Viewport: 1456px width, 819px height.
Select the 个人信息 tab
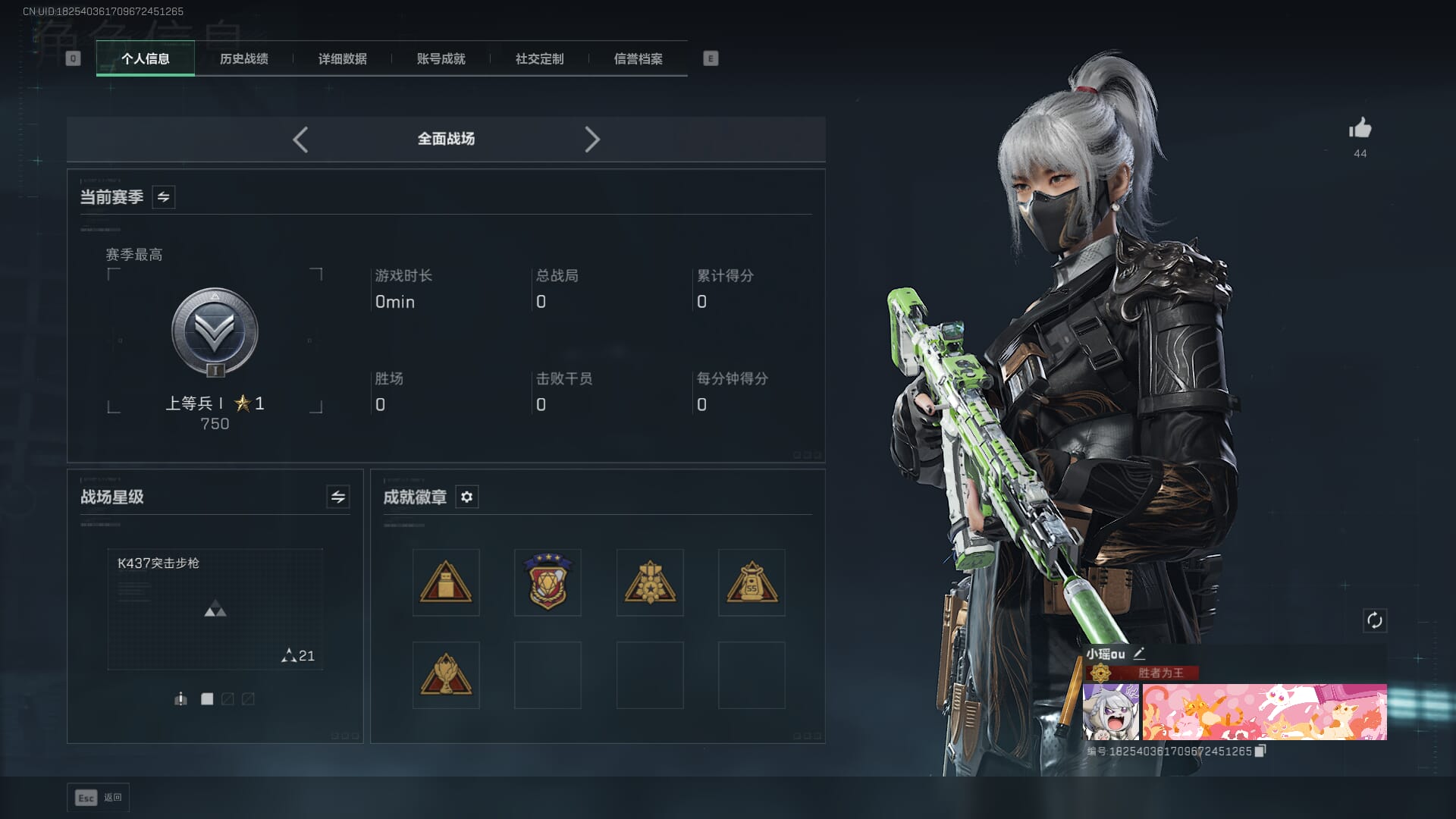(x=145, y=58)
